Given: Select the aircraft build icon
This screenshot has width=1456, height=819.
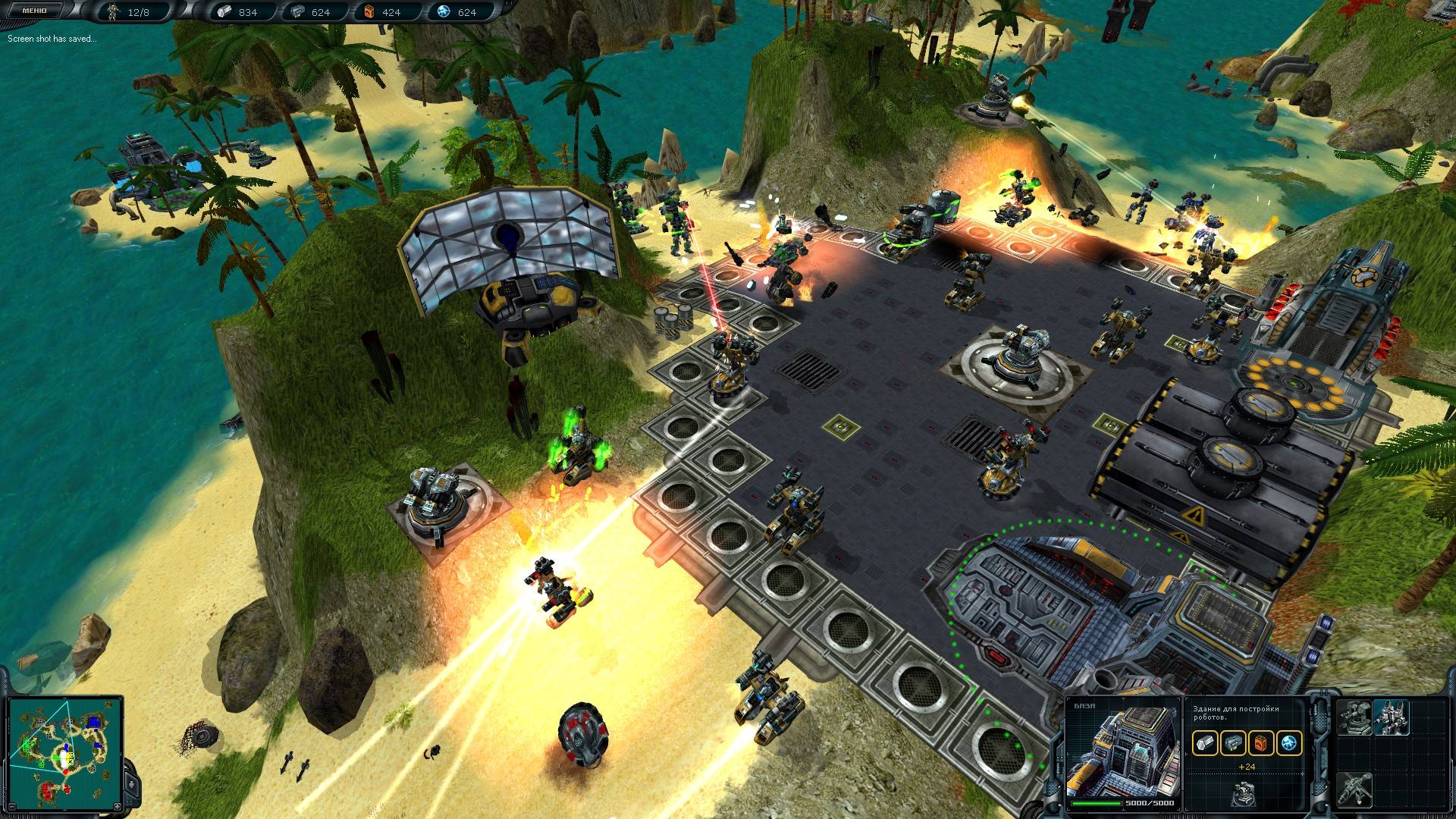Looking at the screenshot, I should tap(1354, 789).
